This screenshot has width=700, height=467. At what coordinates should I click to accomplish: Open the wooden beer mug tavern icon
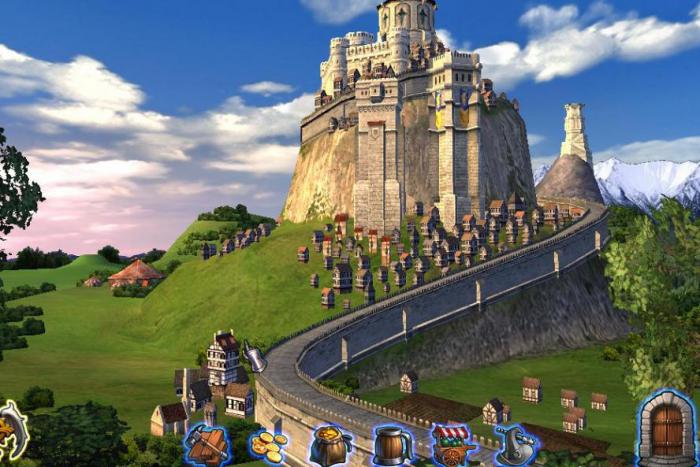tap(391, 445)
